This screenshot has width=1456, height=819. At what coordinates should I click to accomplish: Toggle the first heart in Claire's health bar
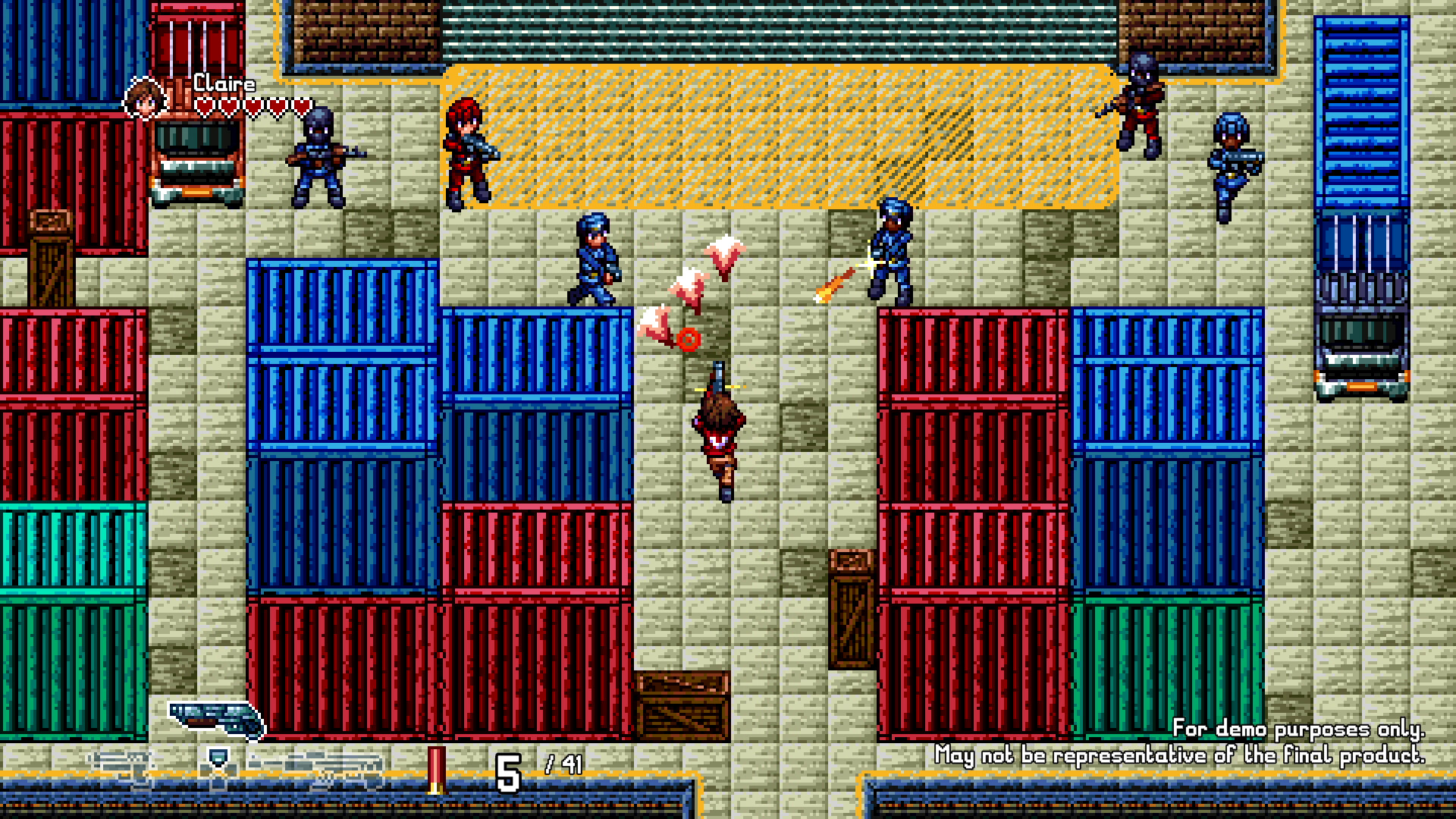(204, 105)
